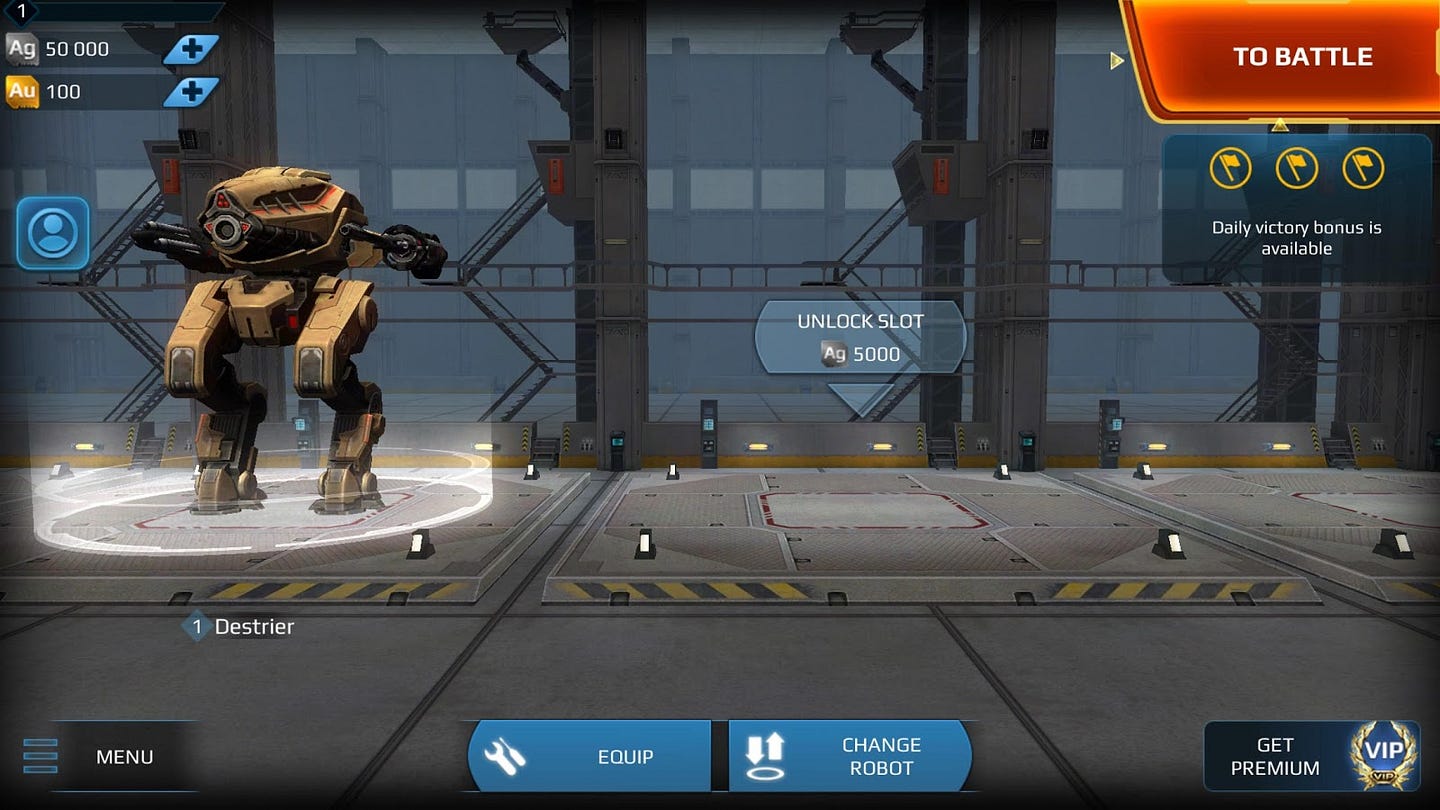Screen dimensions: 1440x810
Task: Equip the Destrier robot
Action: click(590, 757)
